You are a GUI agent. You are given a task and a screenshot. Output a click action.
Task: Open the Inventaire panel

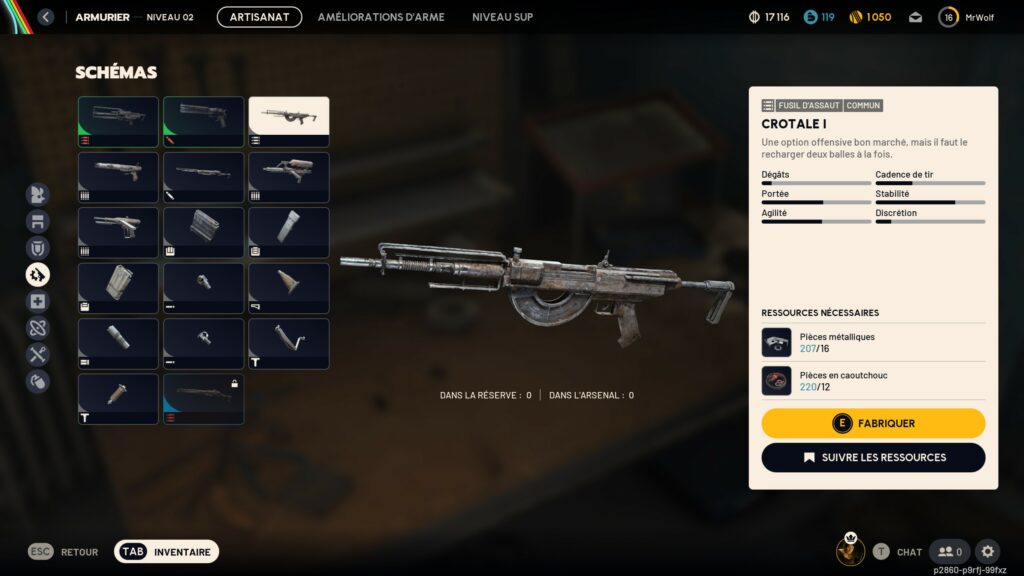[x=166, y=551]
